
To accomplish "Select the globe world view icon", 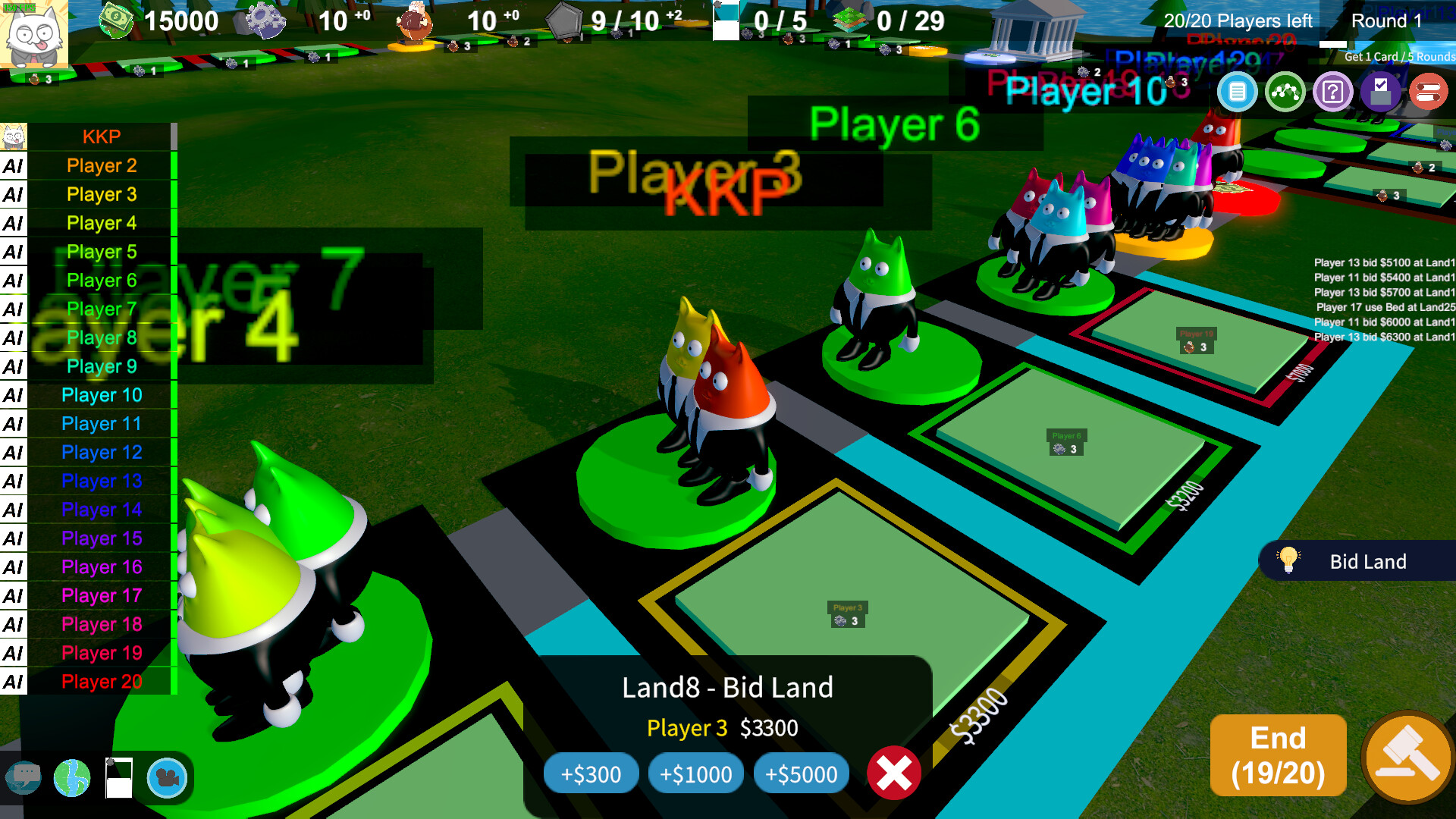I will tap(73, 778).
